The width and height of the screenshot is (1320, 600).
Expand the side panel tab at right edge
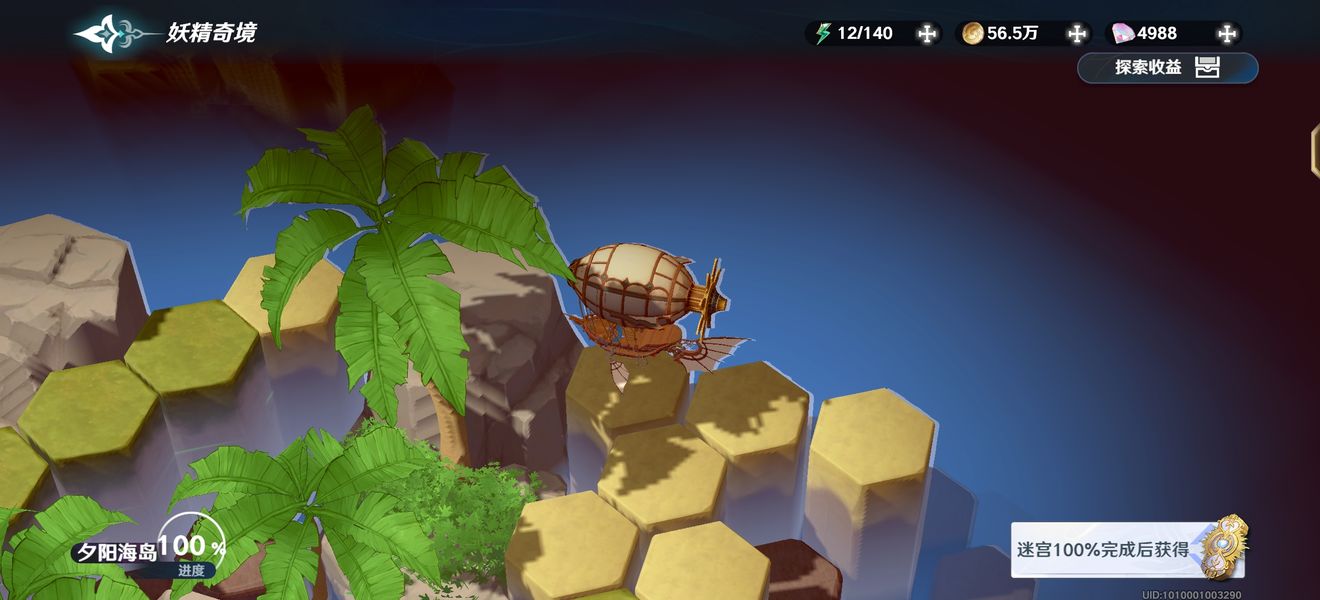1314,152
